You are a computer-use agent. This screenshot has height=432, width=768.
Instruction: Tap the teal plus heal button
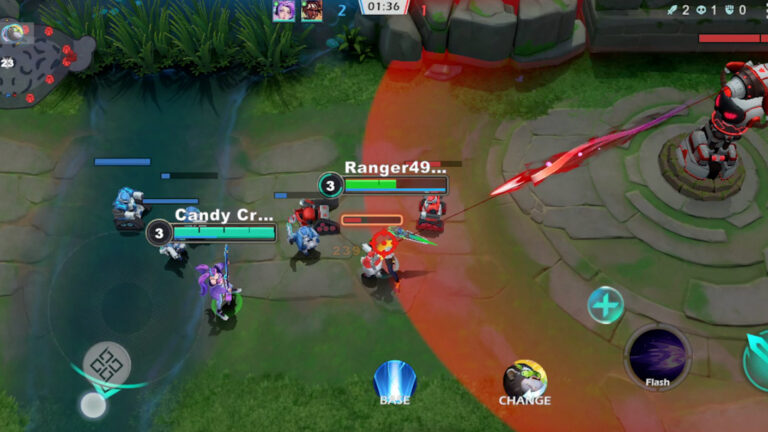(605, 305)
